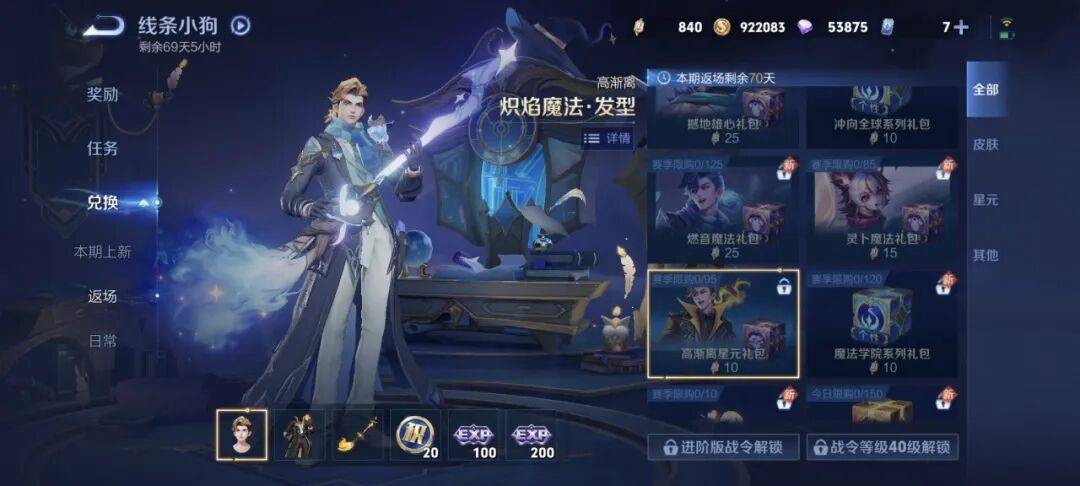Show 详情 details for 炽焰魔法·发型

pyautogui.click(x=608, y=139)
